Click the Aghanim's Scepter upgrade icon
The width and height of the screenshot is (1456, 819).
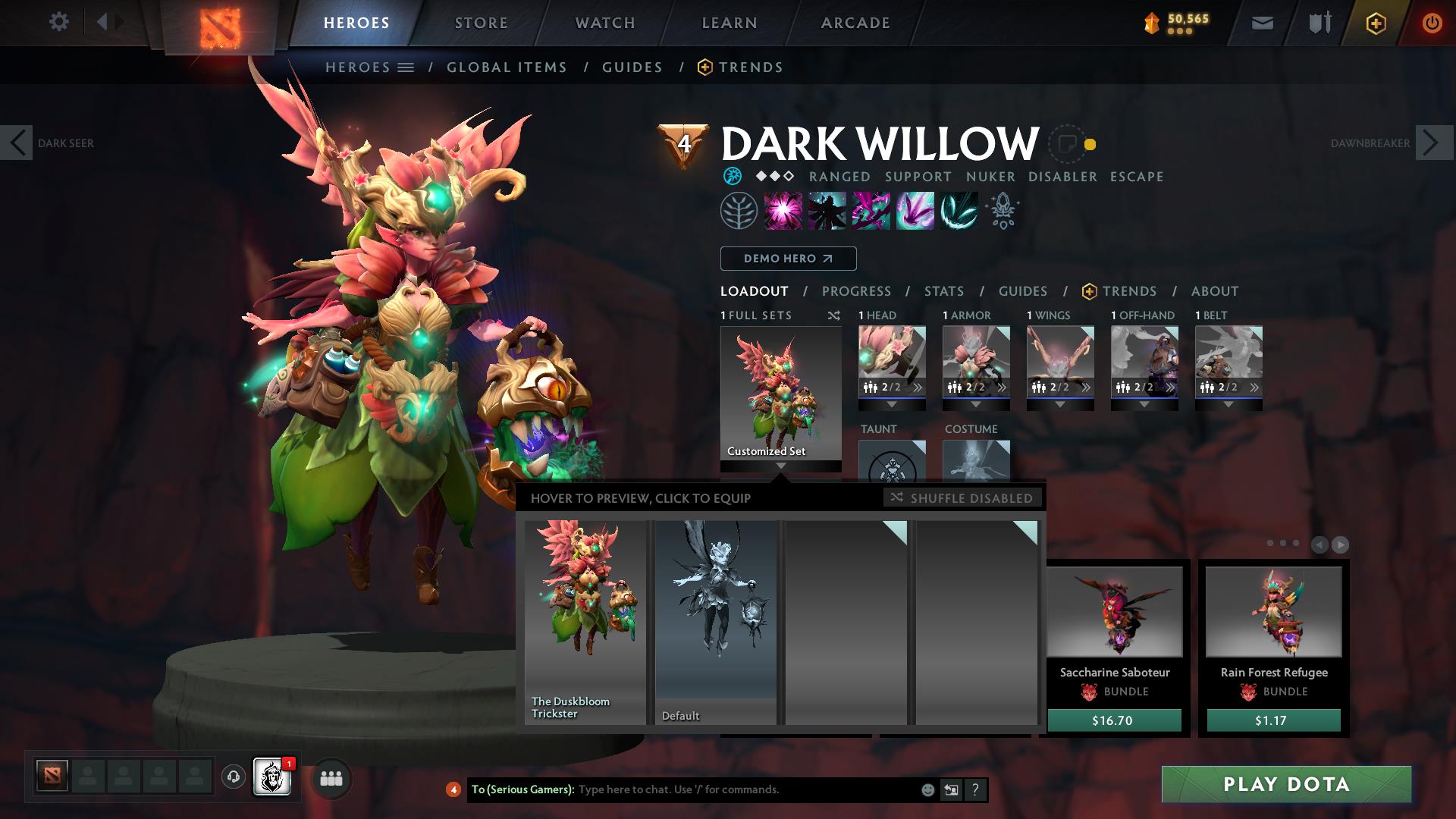(1001, 211)
